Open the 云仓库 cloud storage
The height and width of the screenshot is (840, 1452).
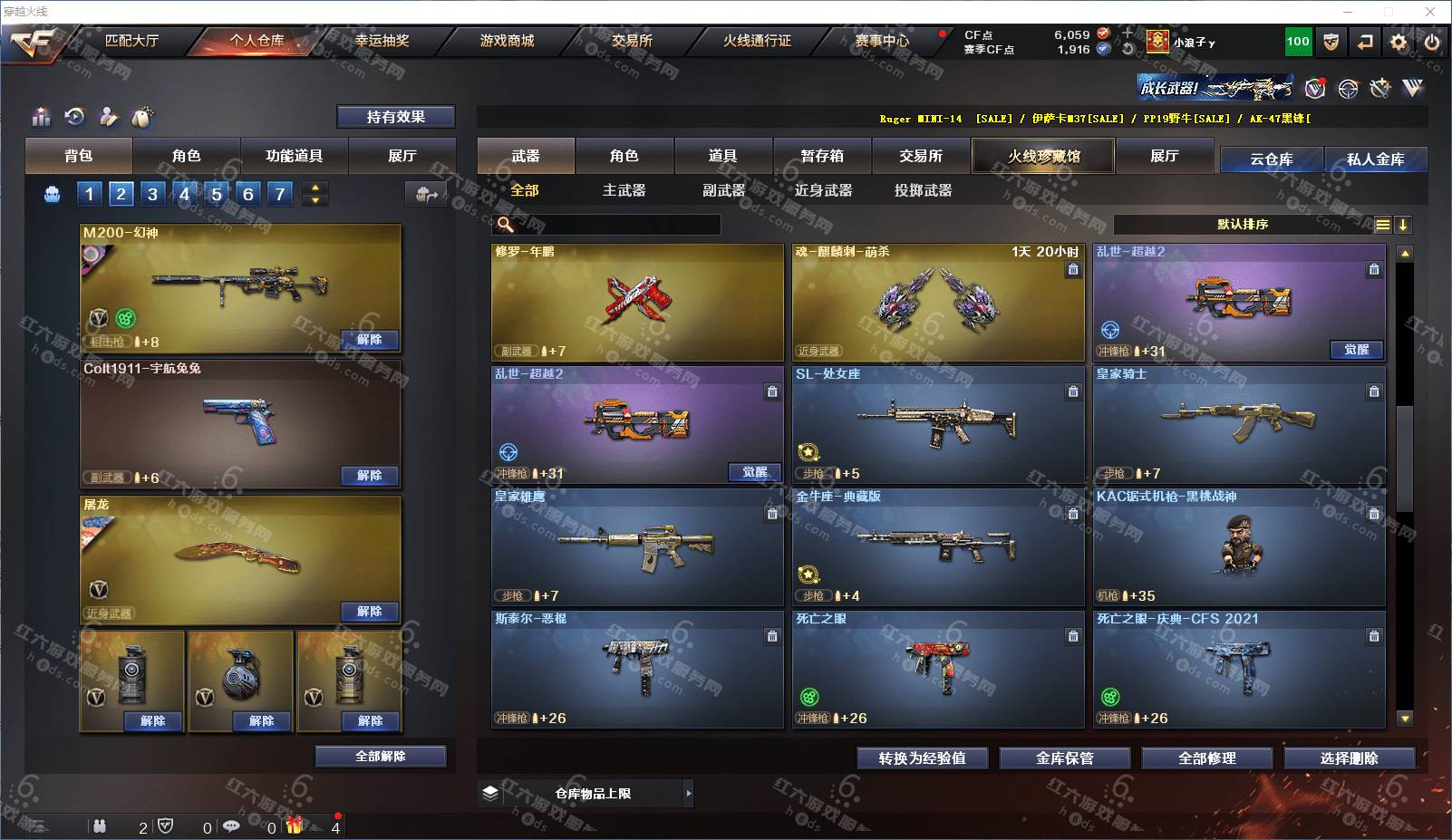click(1271, 159)
